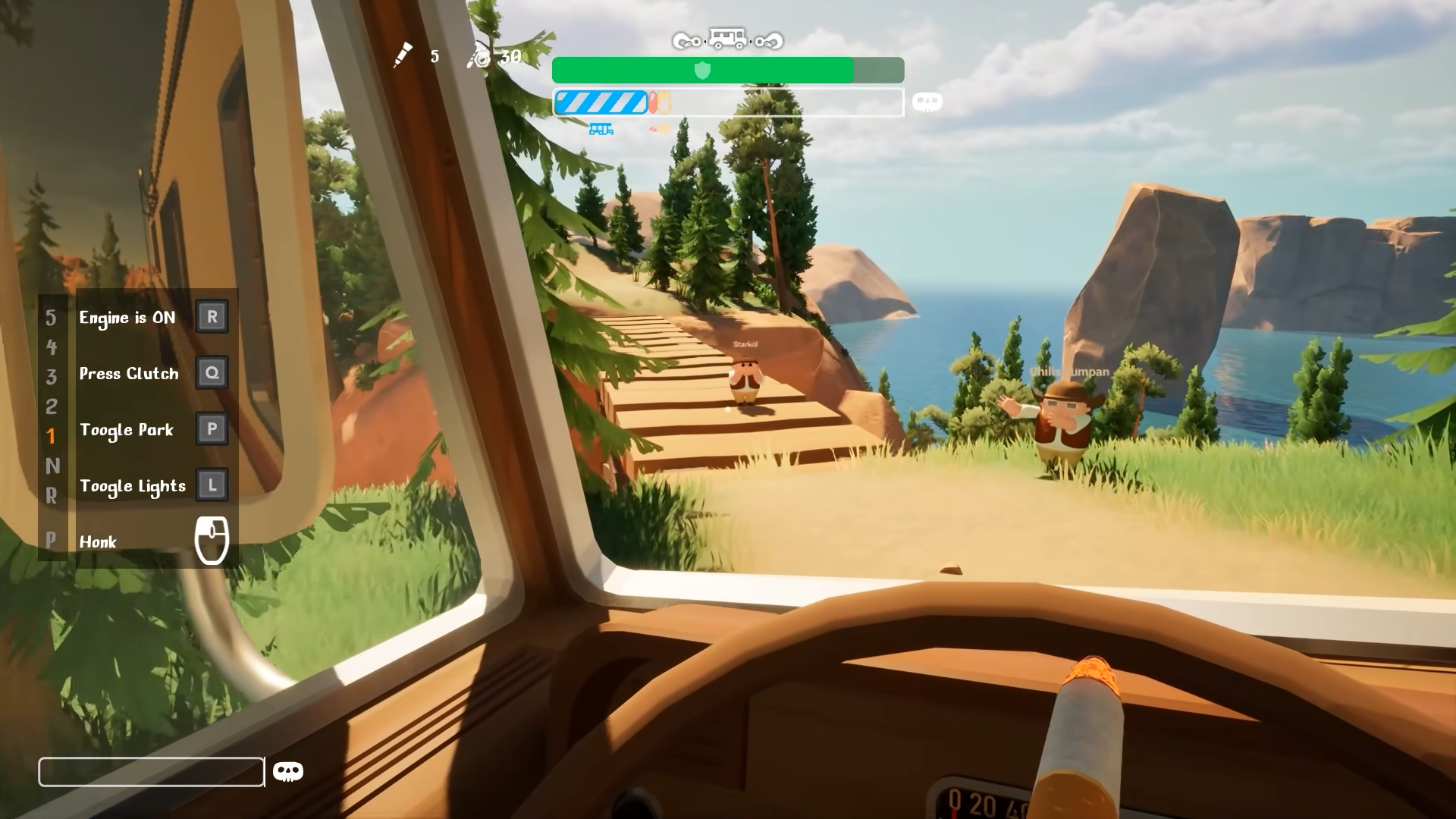Click the skull icon beside the striped progress bar
Image resolution: width=1456 pixels, height=819 pixels.
pyautogui.click(x=927, y=102)
